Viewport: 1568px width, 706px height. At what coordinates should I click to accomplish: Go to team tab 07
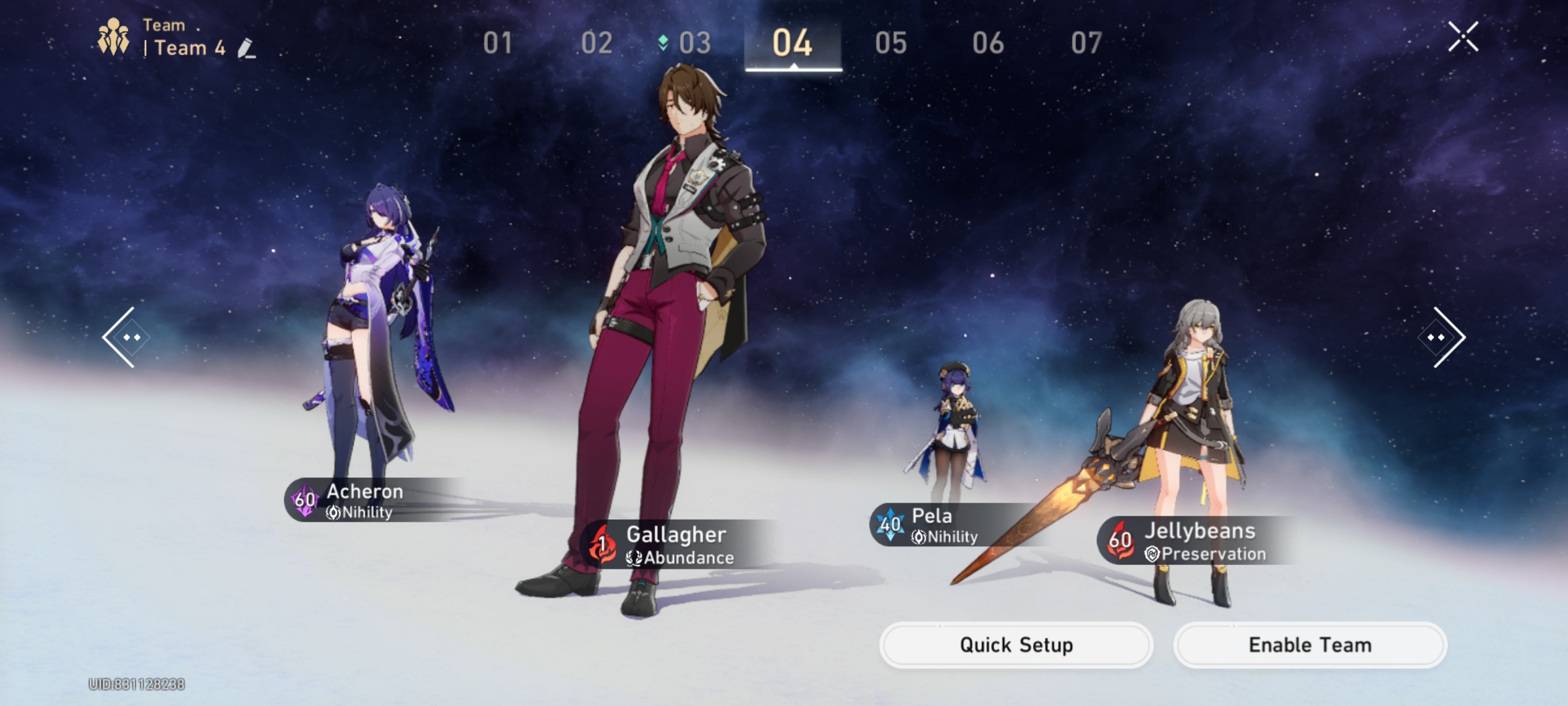(1086, 43)
